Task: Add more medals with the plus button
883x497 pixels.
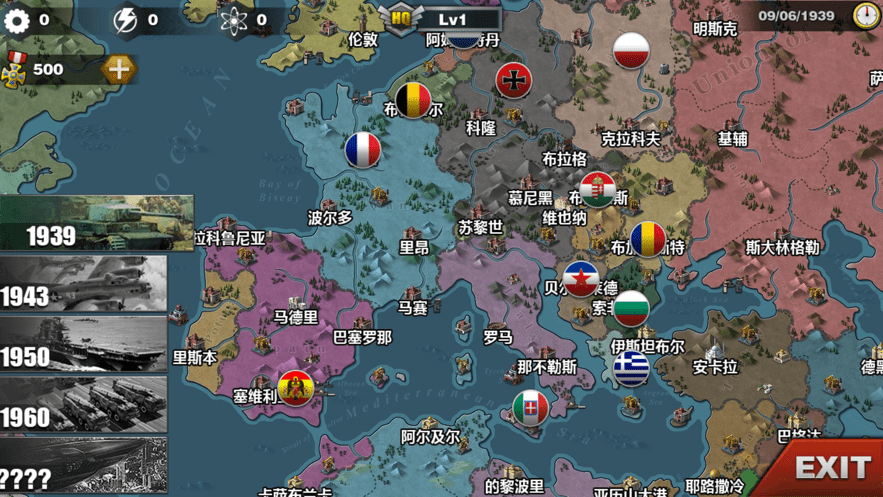Action: tap(118, 70)
